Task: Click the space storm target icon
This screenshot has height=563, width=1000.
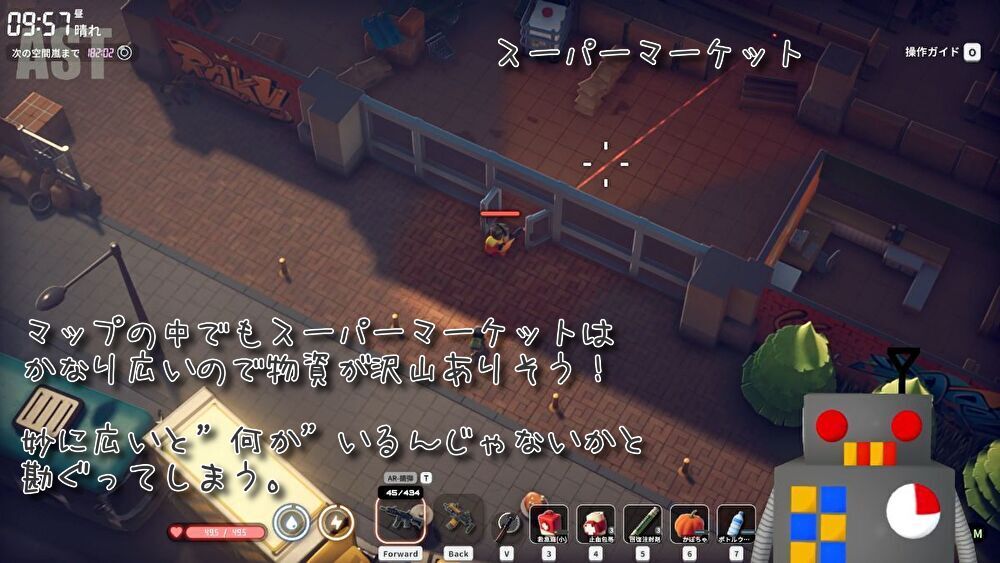Action: point(124,52)
